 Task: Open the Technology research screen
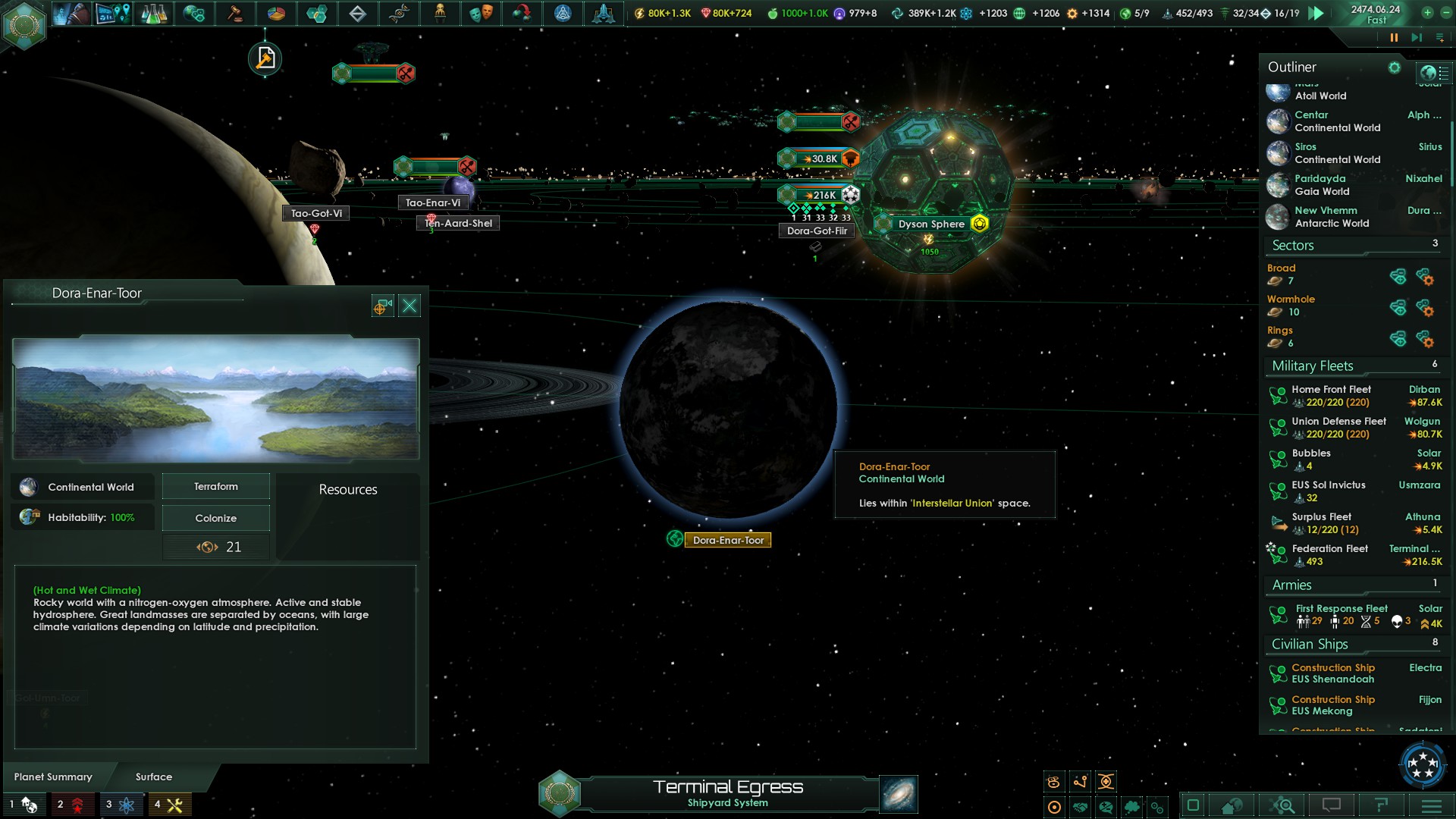coord(152,14)
